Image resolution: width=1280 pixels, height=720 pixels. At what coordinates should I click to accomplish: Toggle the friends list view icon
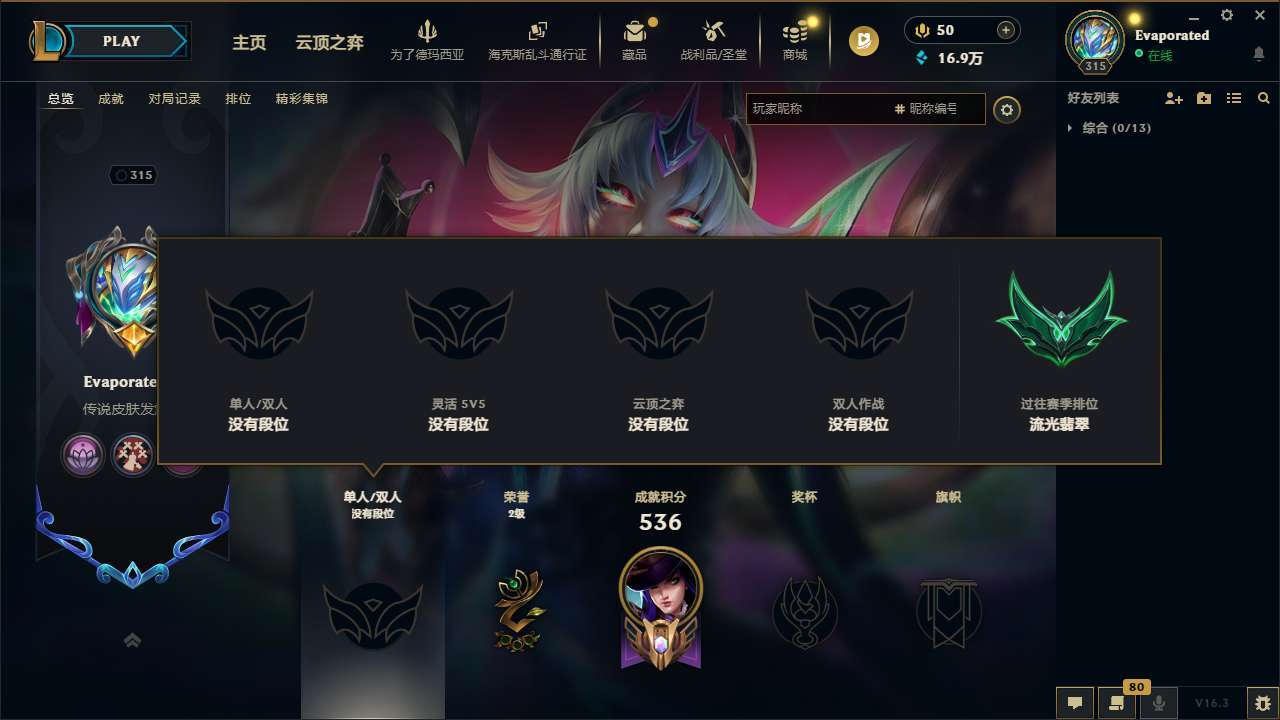[1233, 98]
